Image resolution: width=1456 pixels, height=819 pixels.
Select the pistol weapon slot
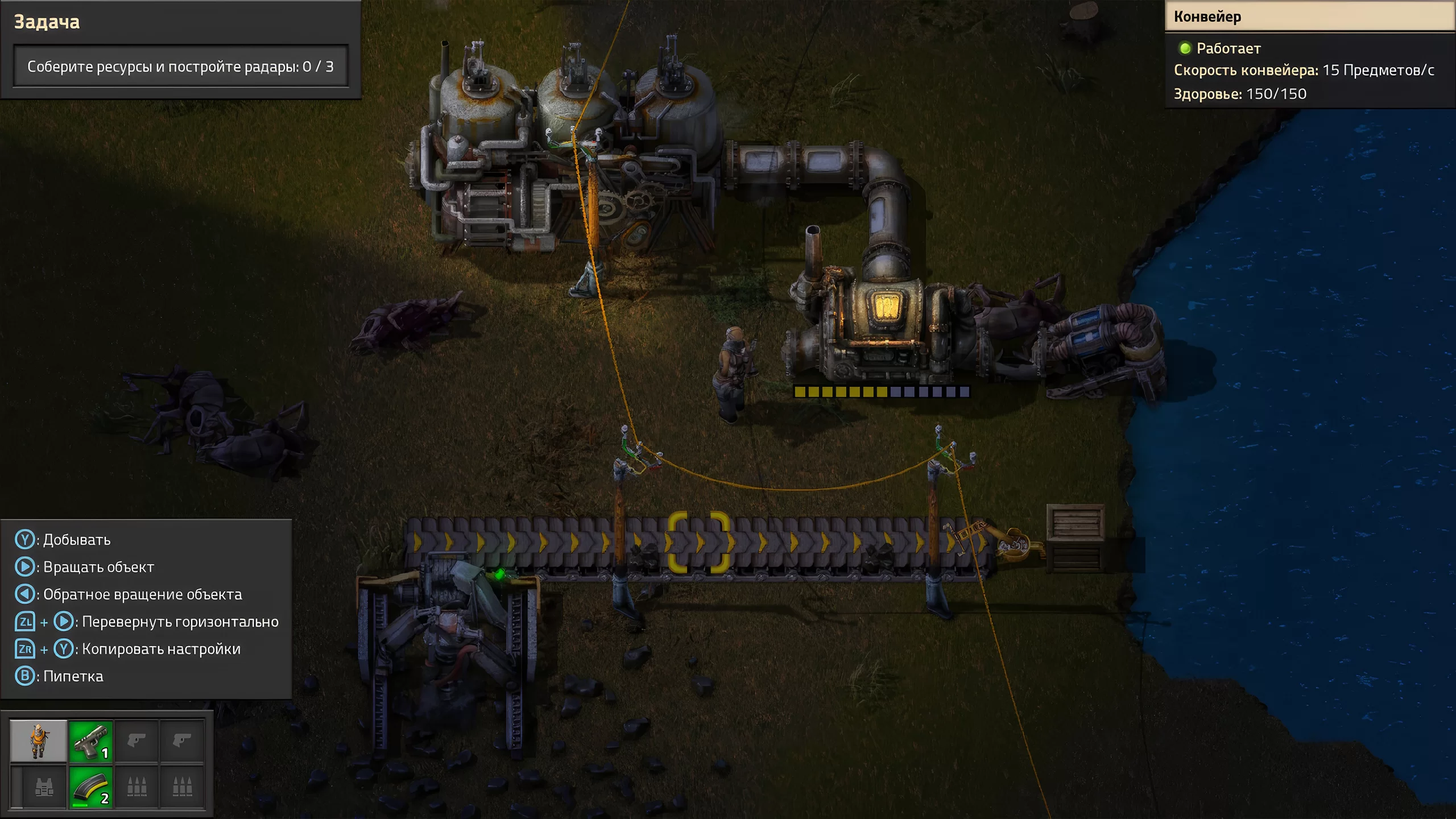(91, 741)
